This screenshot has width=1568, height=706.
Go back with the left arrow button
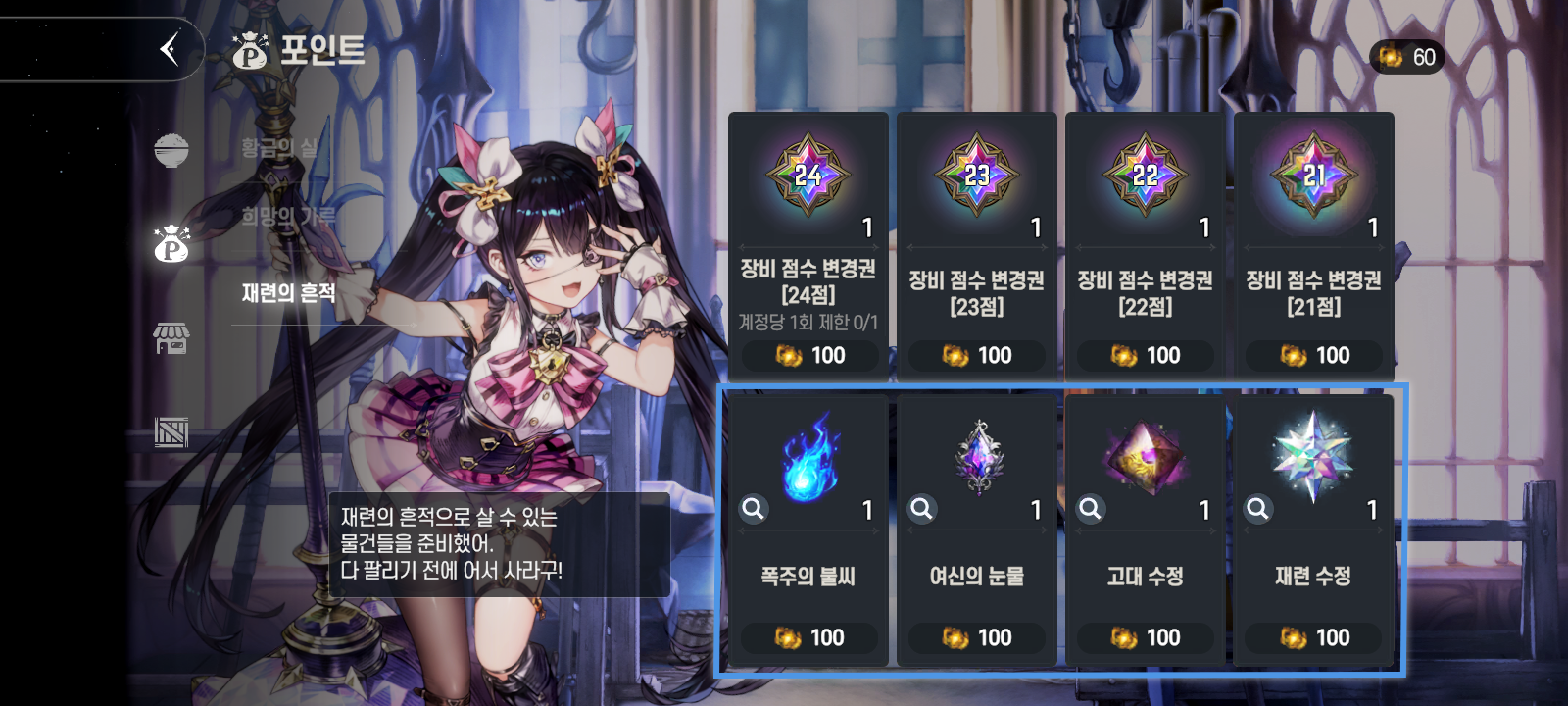[x=170, y=48]
